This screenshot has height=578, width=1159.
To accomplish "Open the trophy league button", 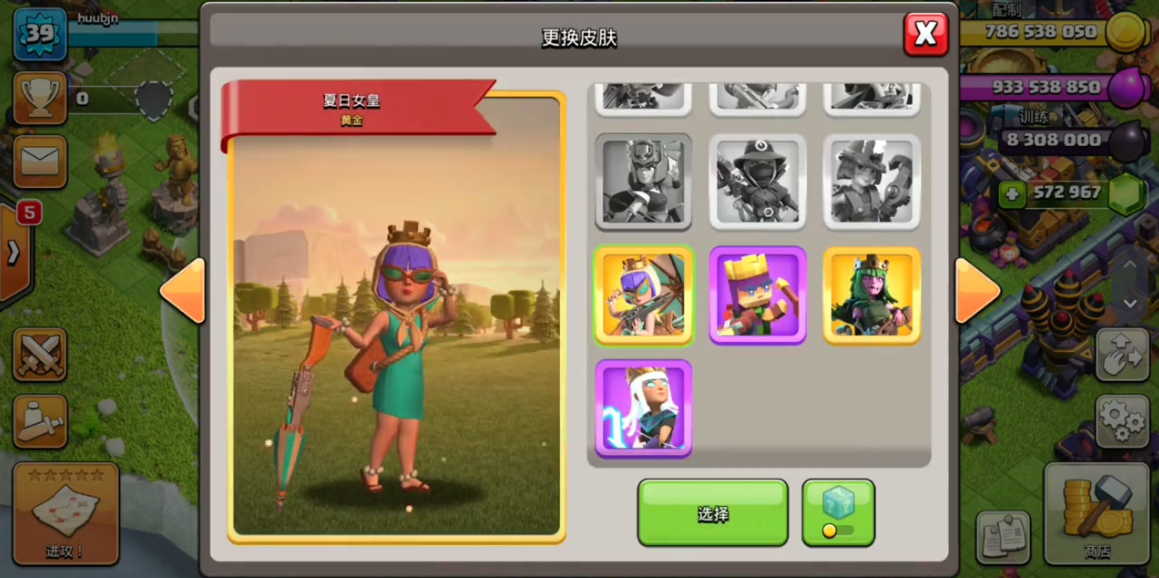I will pyautogui.click(x=40, y=98).
